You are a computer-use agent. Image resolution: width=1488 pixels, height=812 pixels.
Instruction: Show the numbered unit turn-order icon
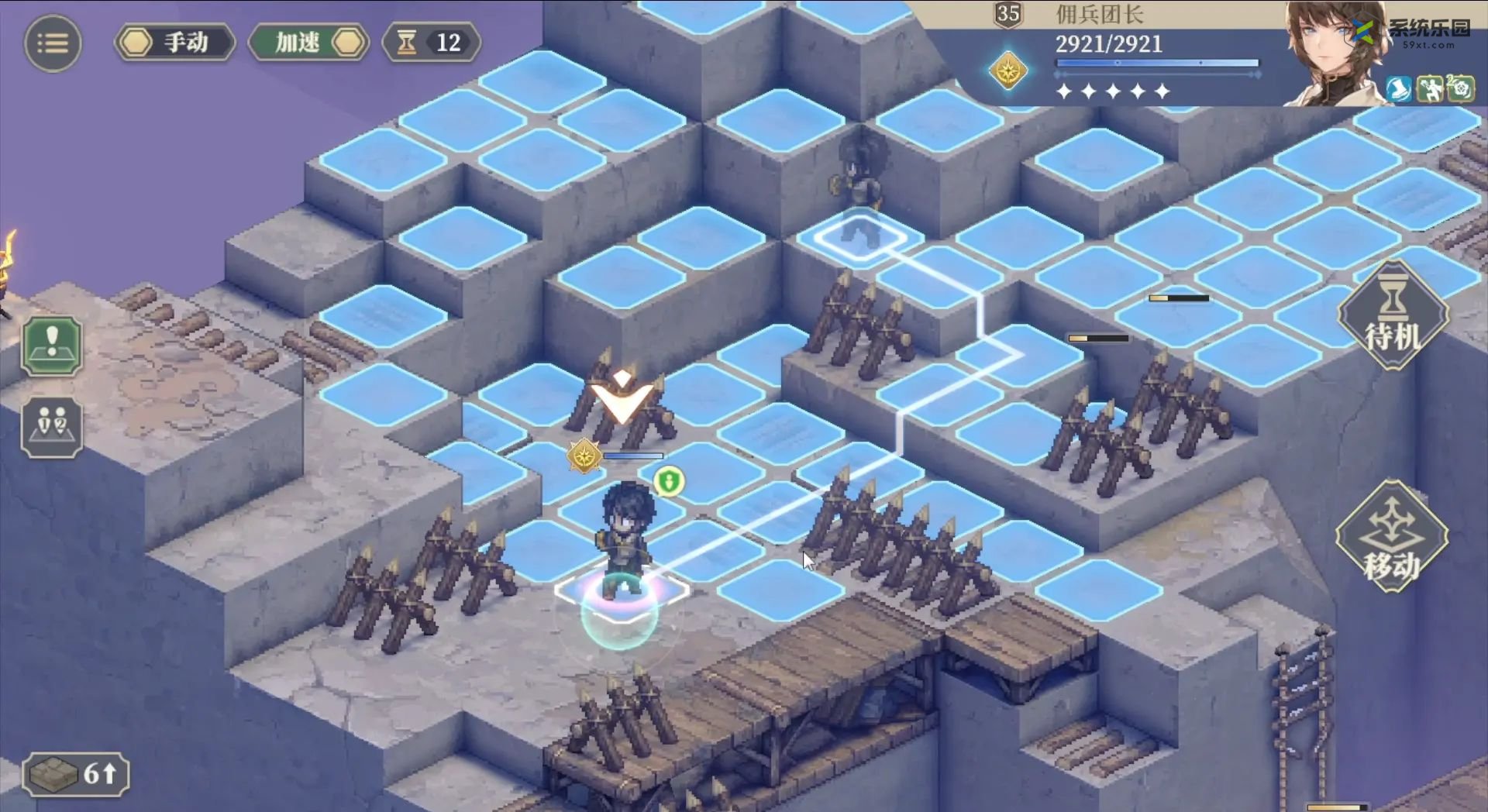(x=52, y=427)
